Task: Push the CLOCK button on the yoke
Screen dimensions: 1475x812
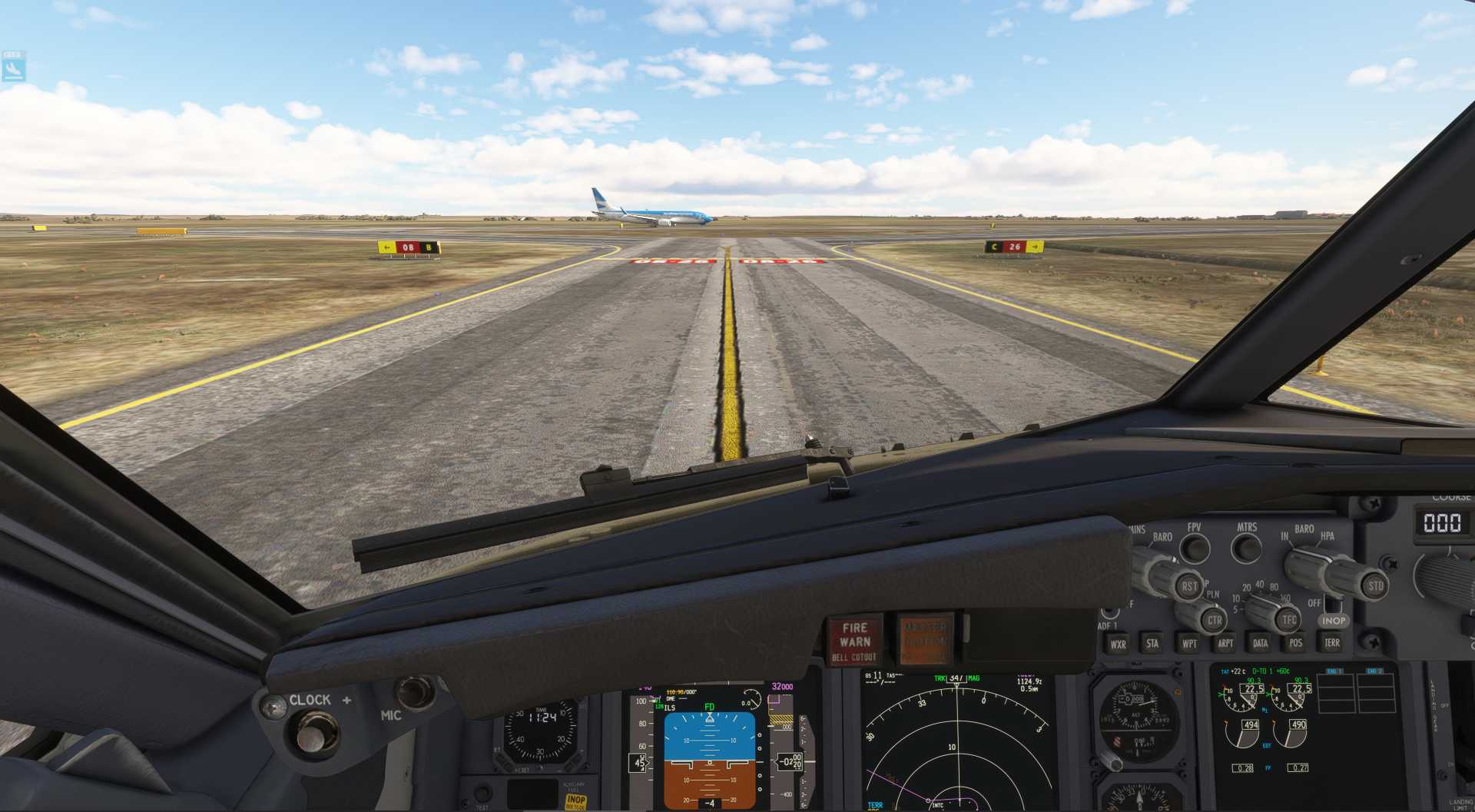Action: (x=310, y=732)
